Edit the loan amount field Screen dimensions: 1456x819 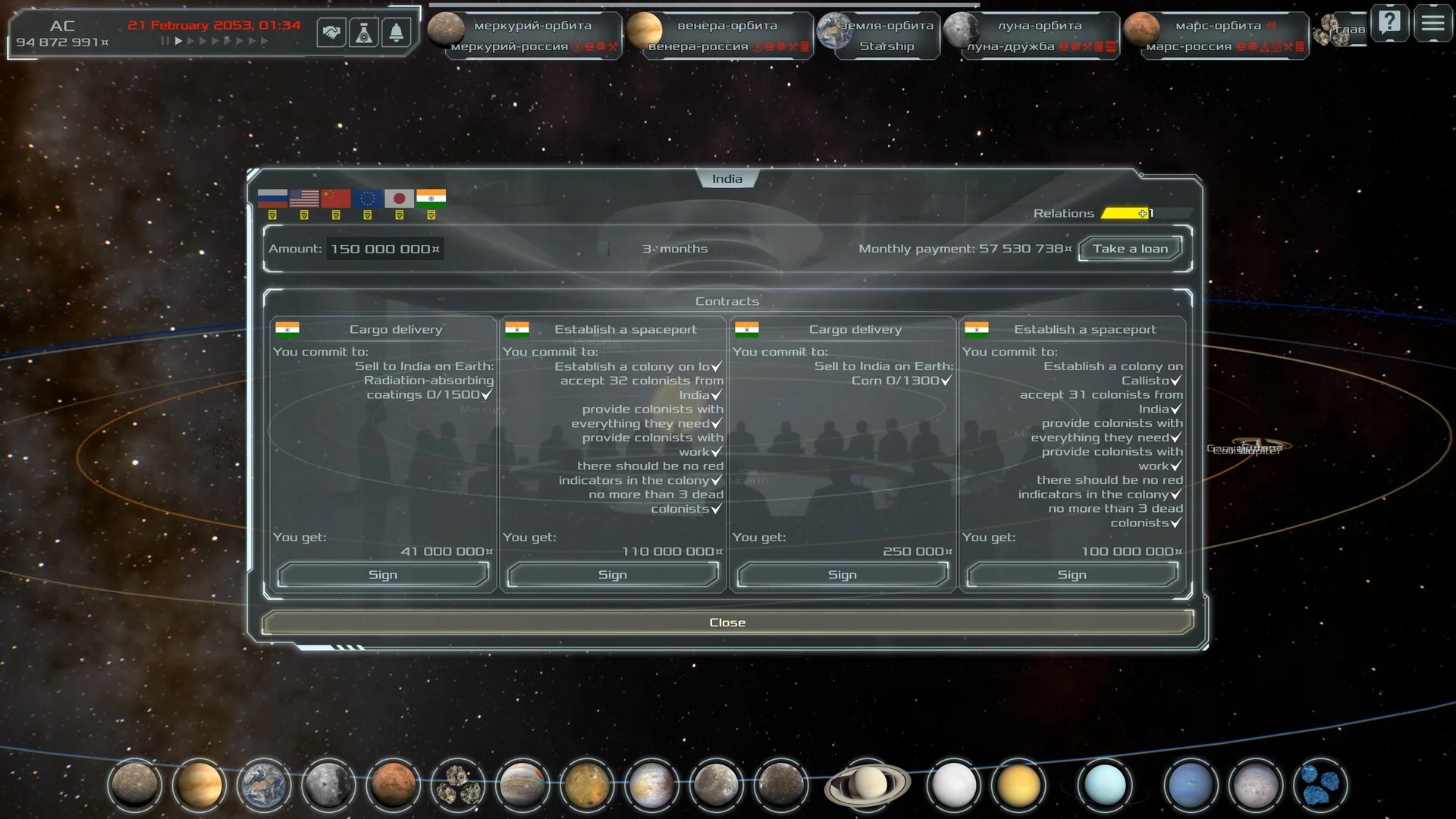(x=384, y=249)
